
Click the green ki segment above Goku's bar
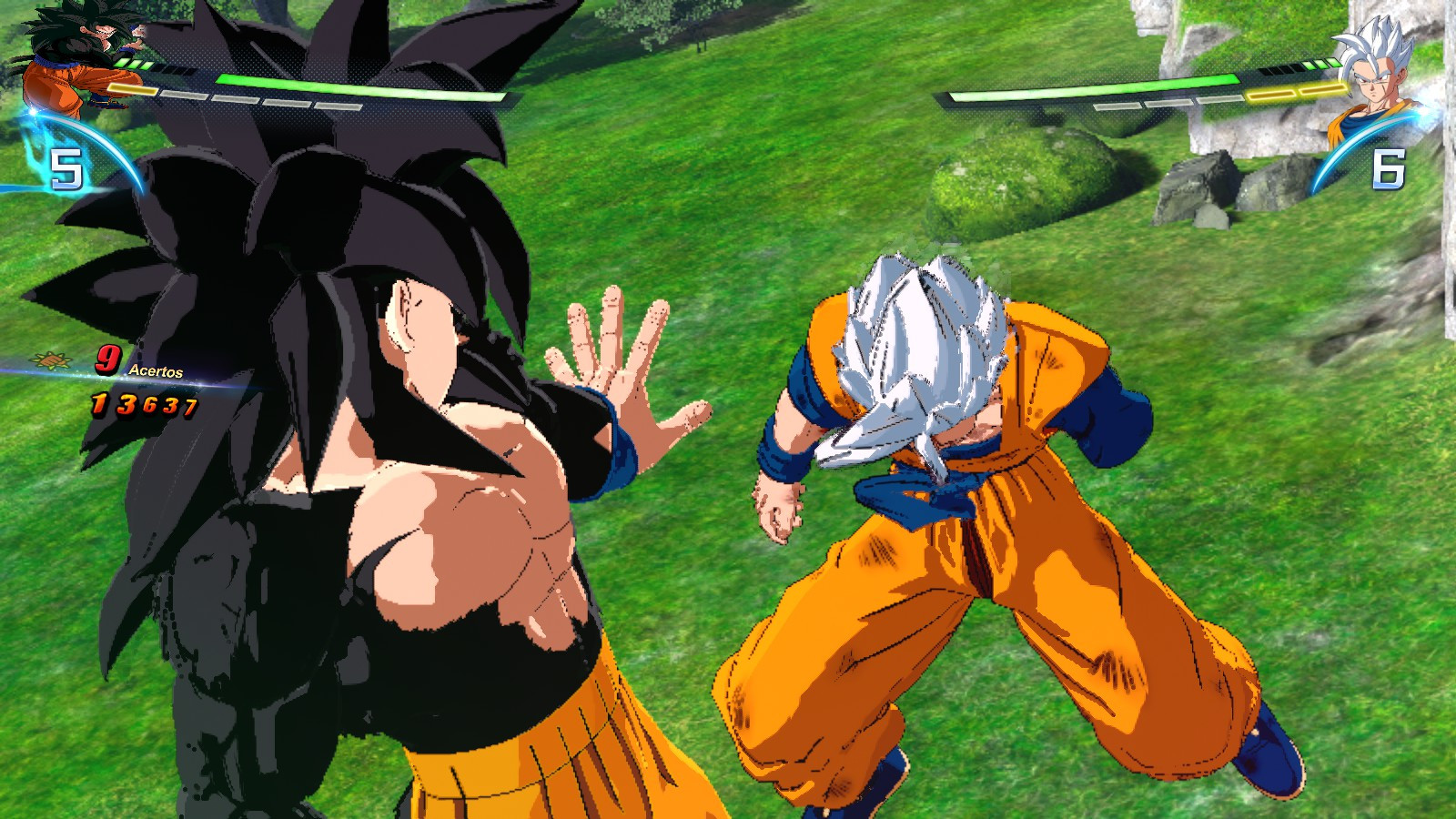click(x=135, y=62)
